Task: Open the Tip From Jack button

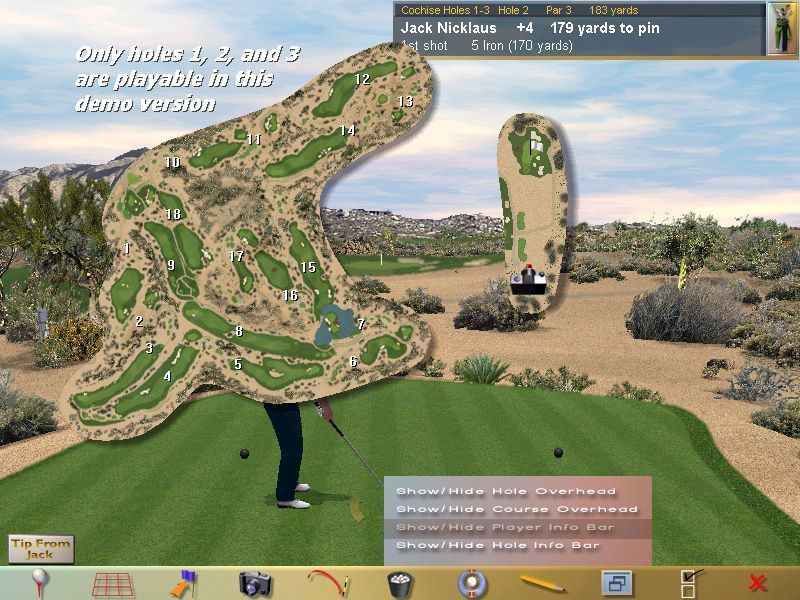Action: click(41, 548)
